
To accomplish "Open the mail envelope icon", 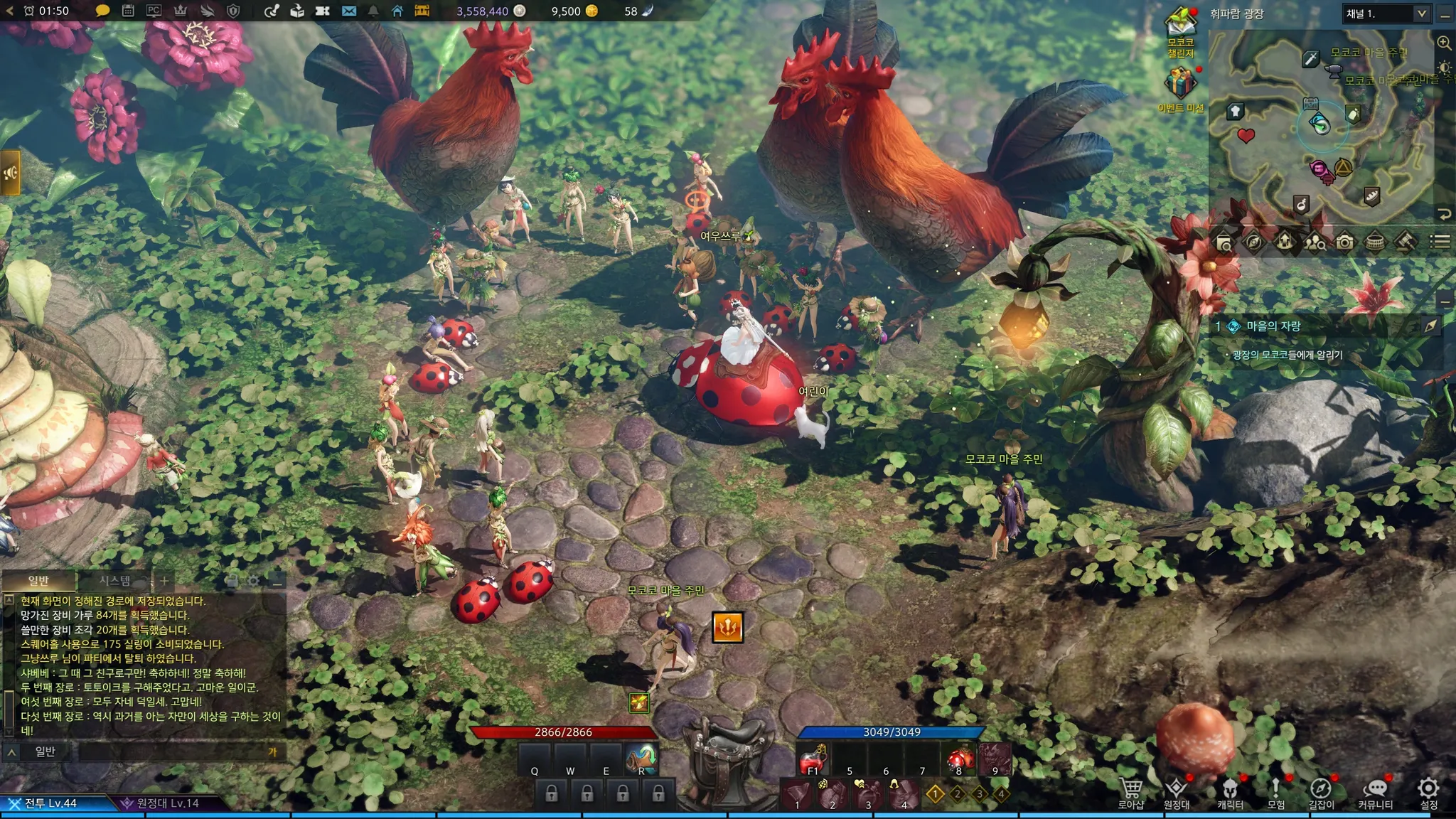I will 348,11.
